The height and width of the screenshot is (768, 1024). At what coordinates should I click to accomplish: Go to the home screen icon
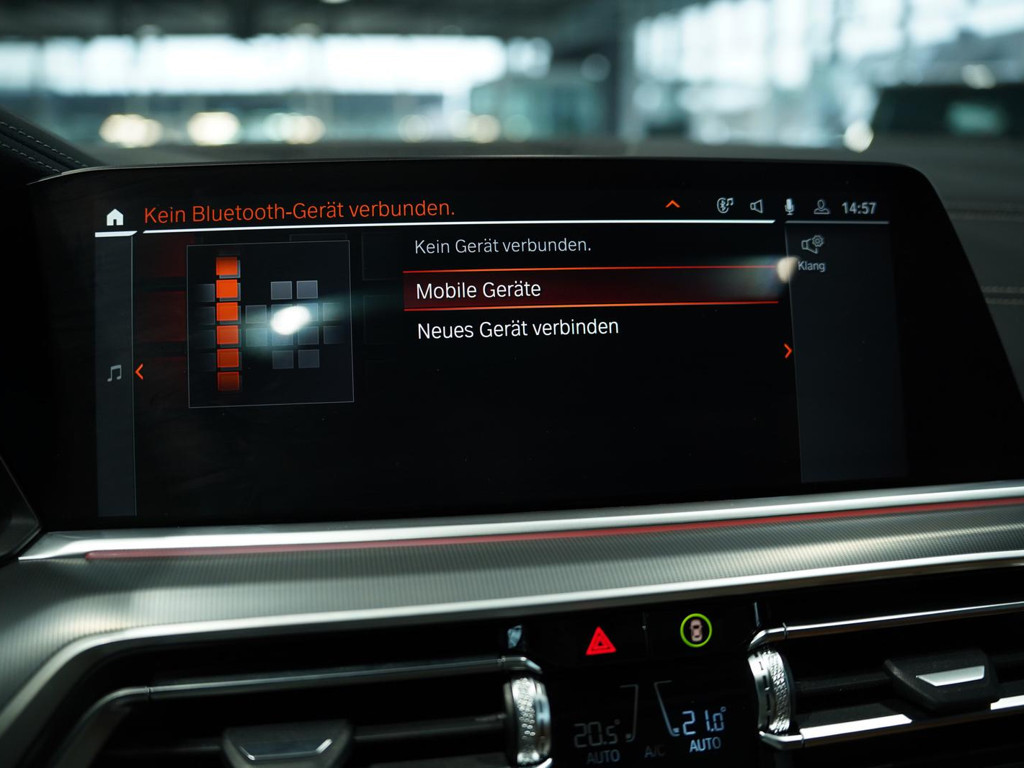[115, 217]
